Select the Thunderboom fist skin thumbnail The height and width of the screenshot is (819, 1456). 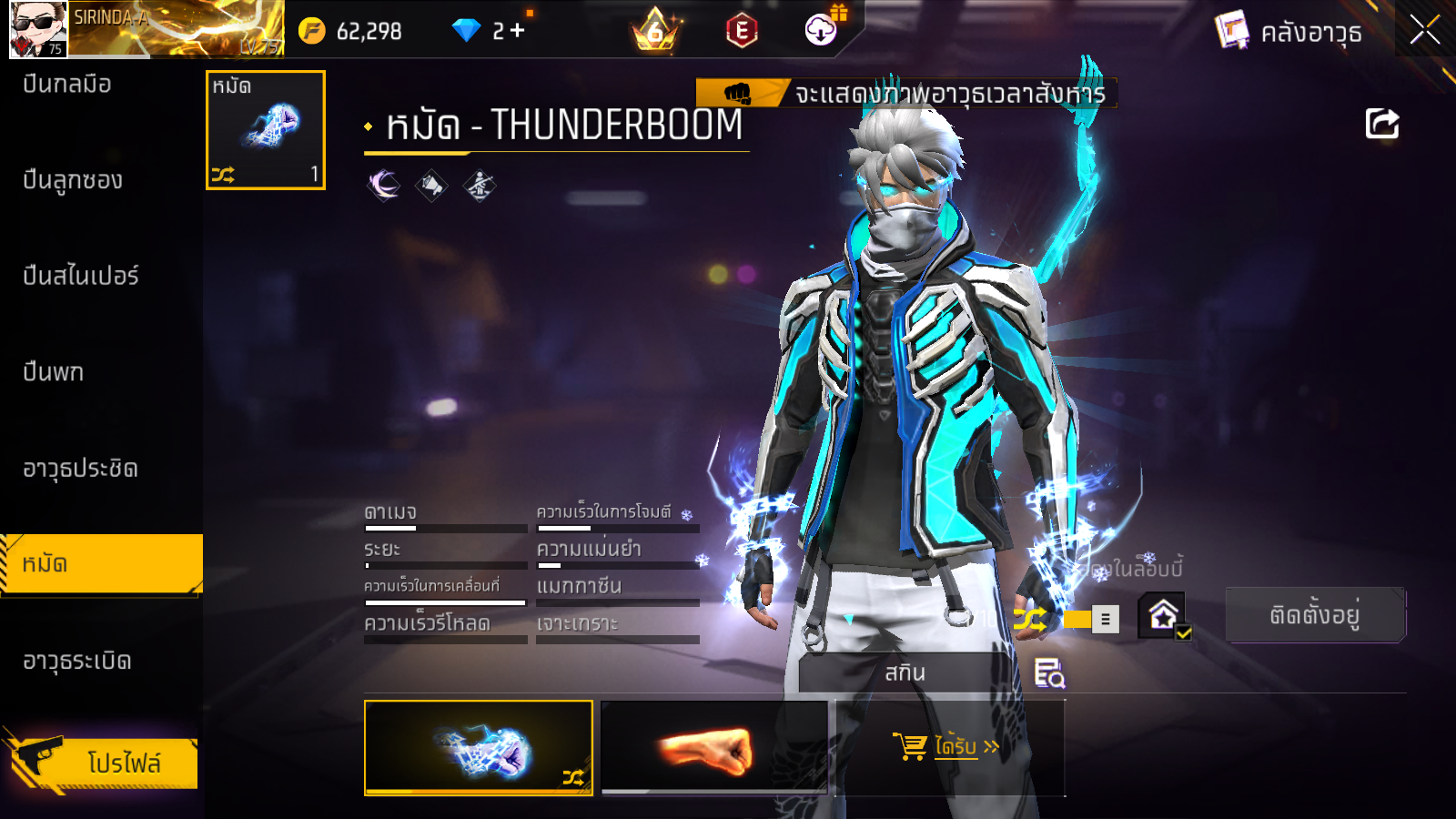coord(479,747)
